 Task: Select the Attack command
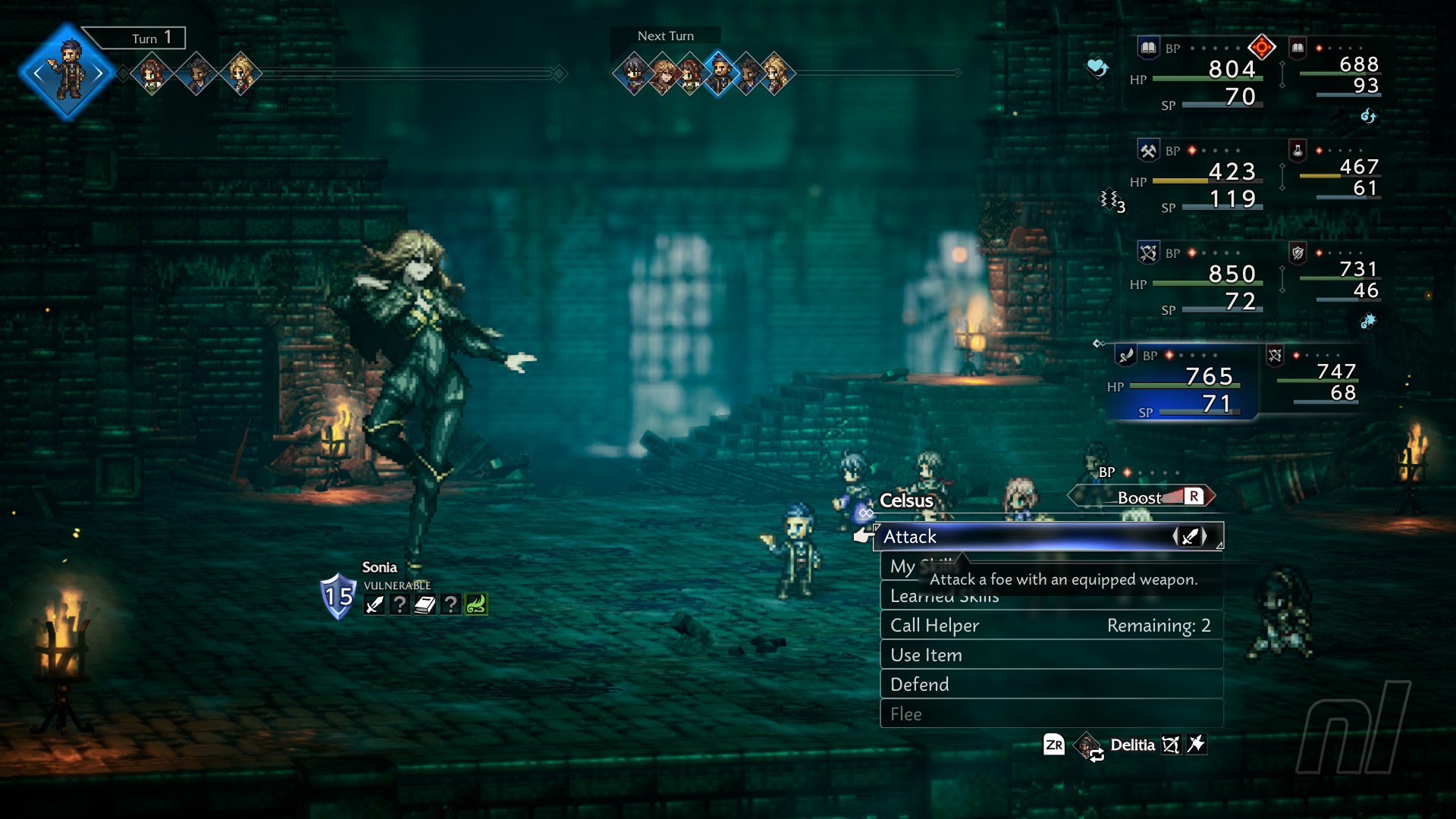[x=1046, y=537]
